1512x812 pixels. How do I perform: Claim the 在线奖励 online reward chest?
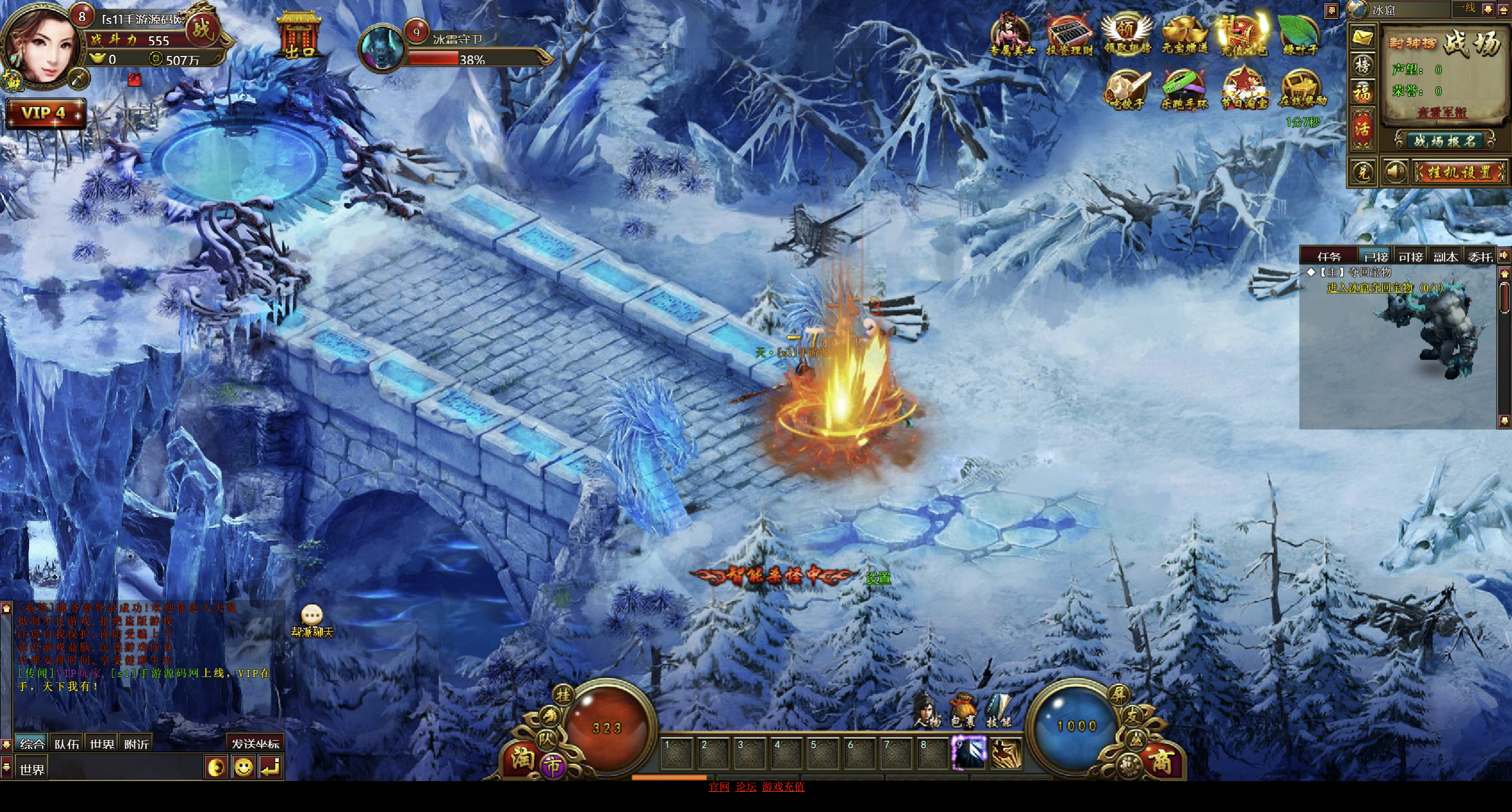(x=1302, y=89)
